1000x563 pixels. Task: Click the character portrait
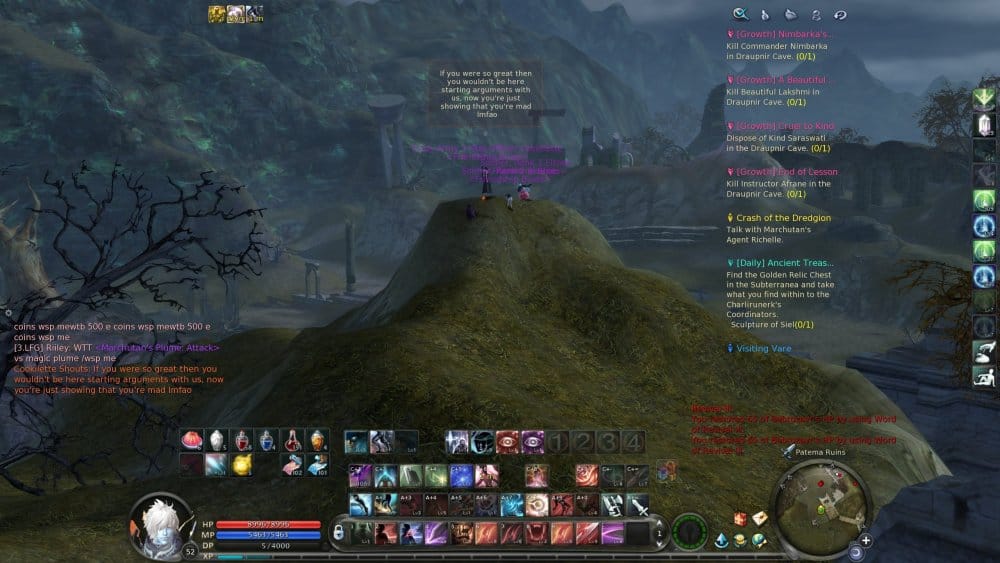click(161, 520)
